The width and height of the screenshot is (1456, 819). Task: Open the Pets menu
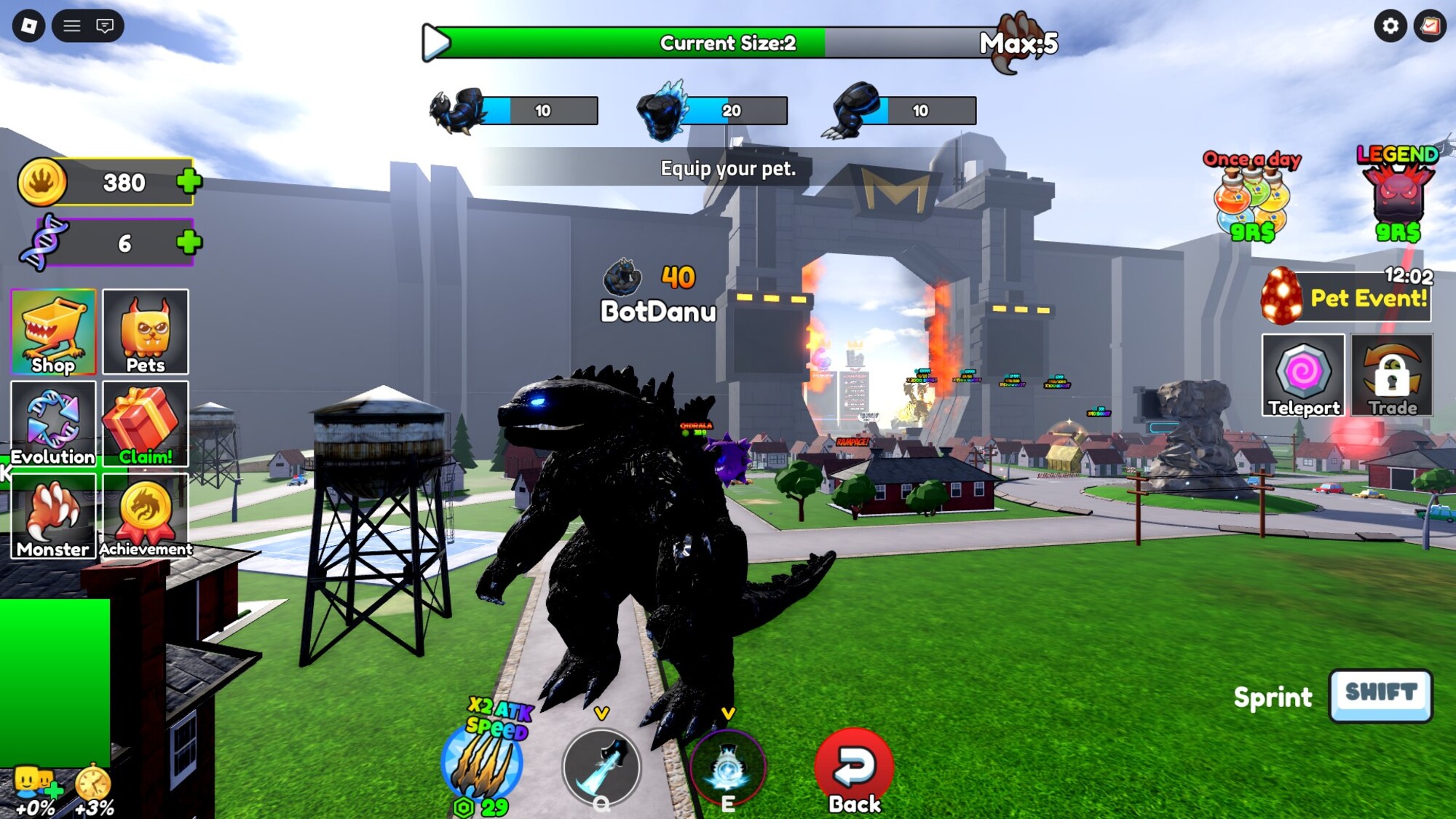tap(146, 332)
